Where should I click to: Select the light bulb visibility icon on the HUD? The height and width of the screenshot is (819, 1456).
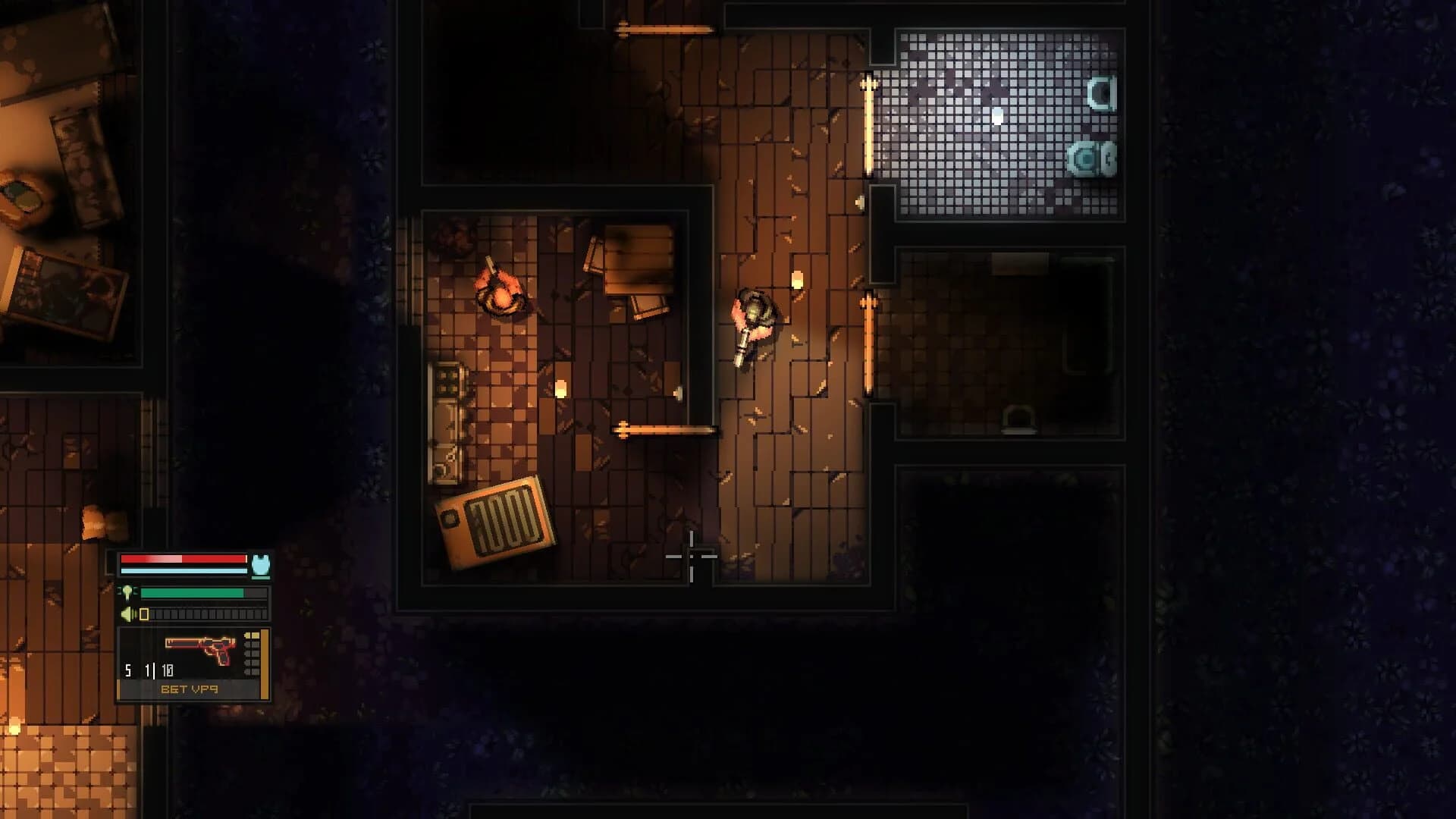pos(127,591)
